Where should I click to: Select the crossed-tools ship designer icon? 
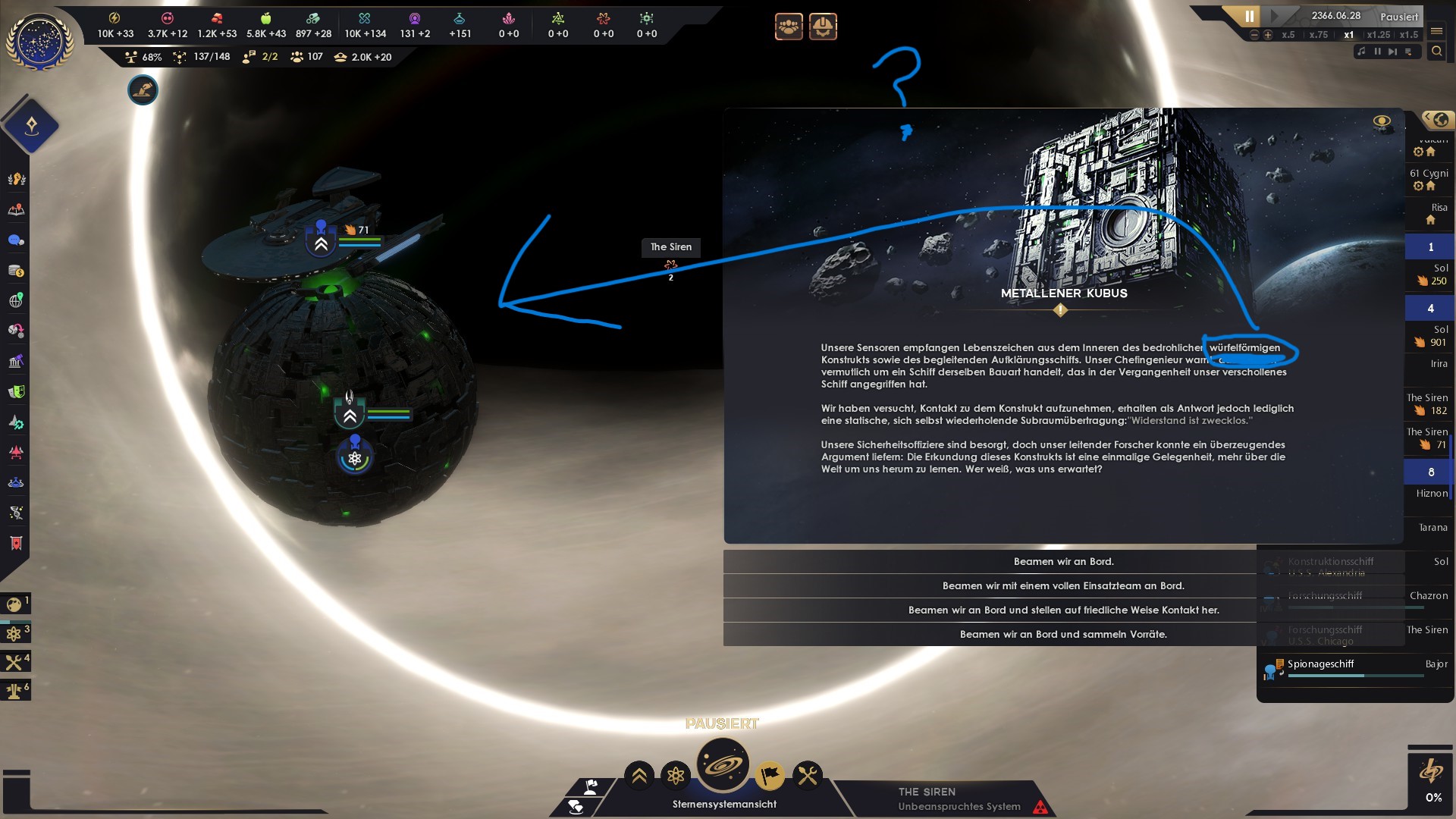click(808, 775)
